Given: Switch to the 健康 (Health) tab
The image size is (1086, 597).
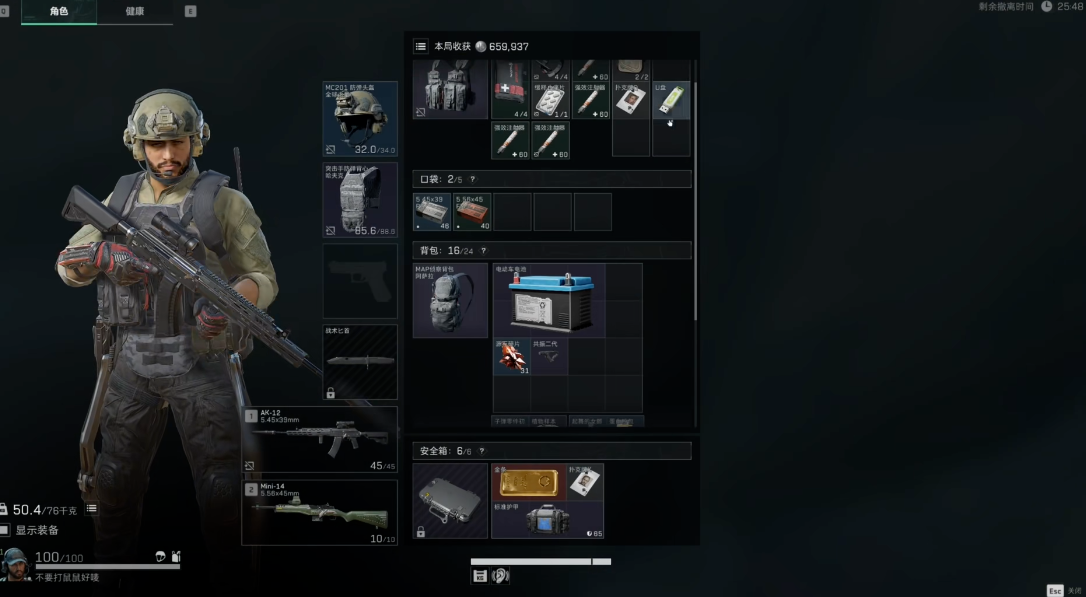Looking at the screenshot, I should click(135, 12).
